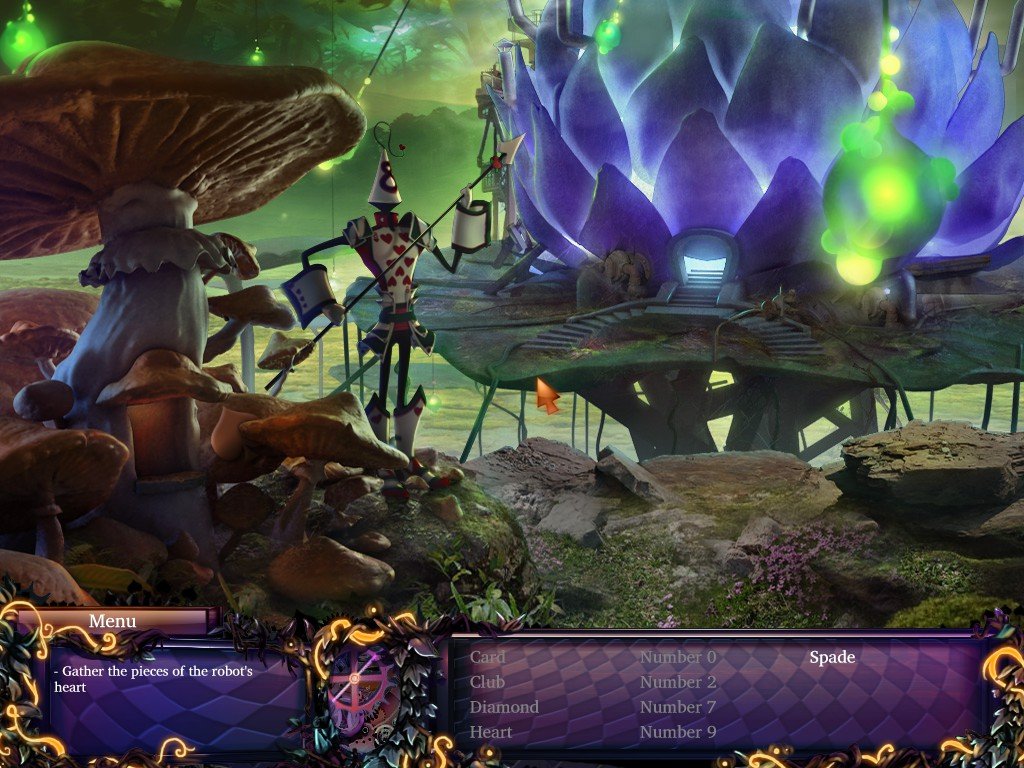Screen dimensions: 1024x768
Task: Select the Spade entry in the list
Action: pos(832,657)
